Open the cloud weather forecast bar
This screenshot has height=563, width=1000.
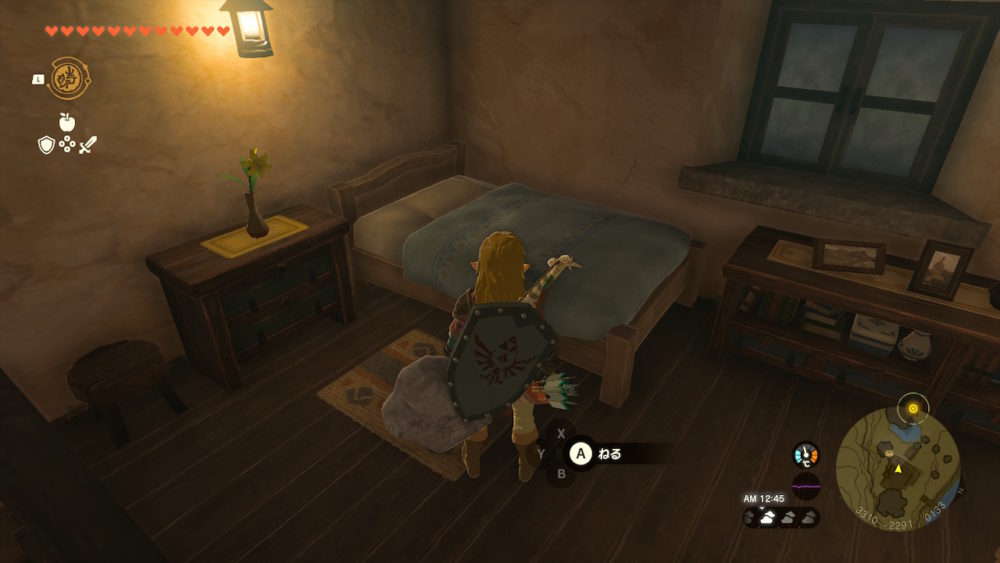[x=781, y=517]
